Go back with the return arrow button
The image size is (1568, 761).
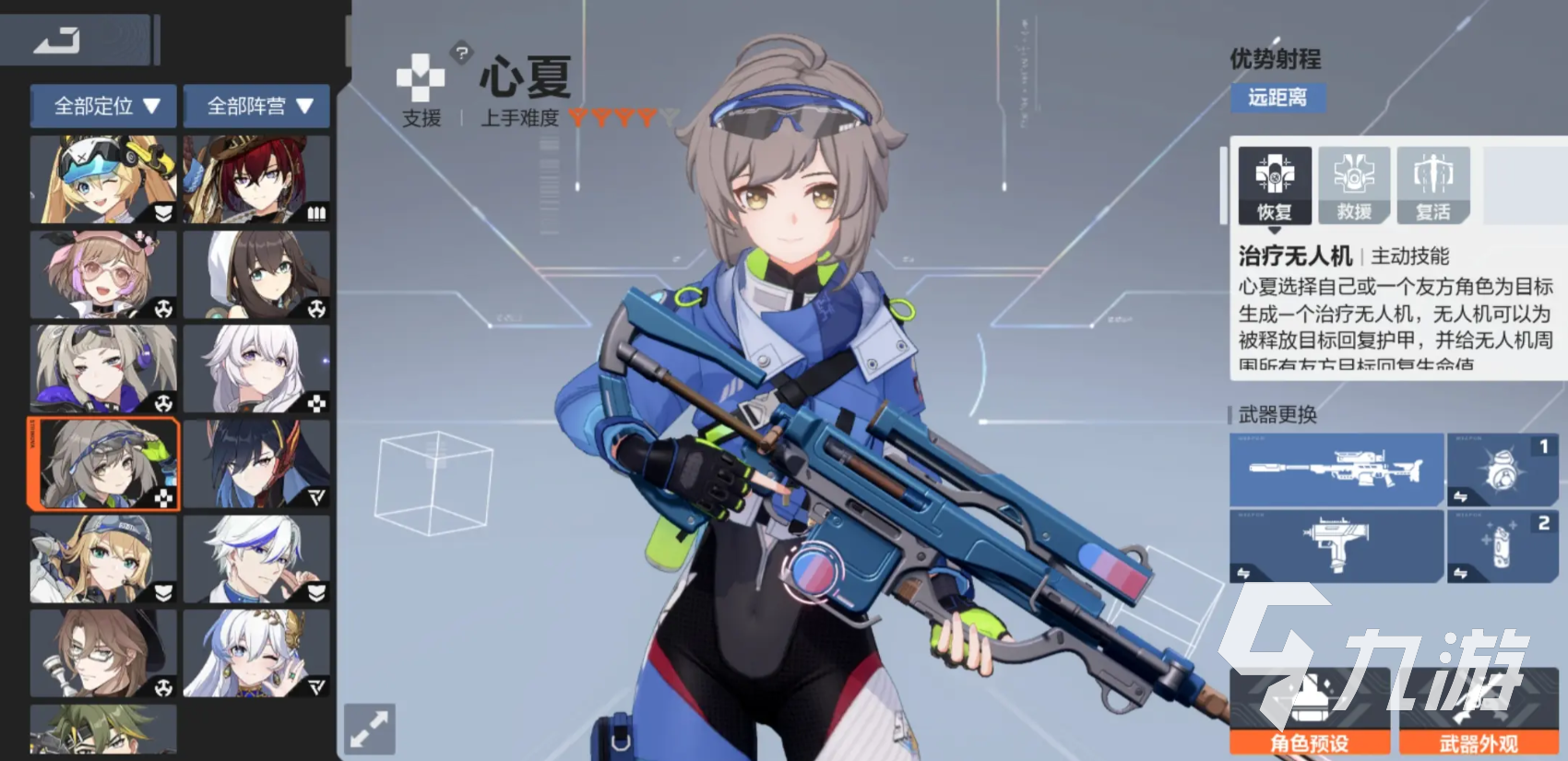[x=57, y=41]
